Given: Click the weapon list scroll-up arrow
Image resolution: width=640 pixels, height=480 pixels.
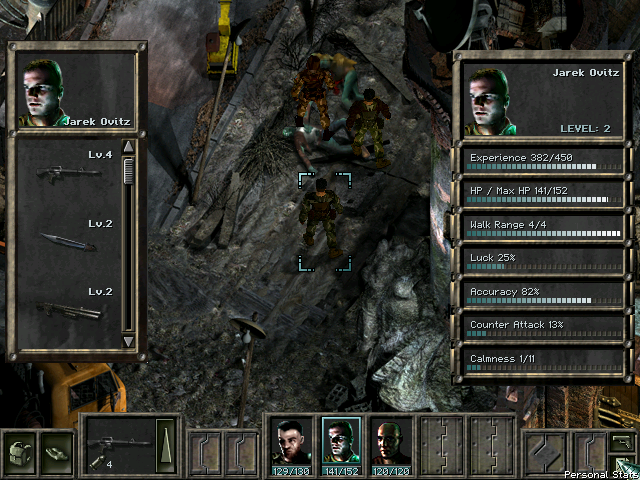Looking at the screenshot, I should click(x=128, y=147).
